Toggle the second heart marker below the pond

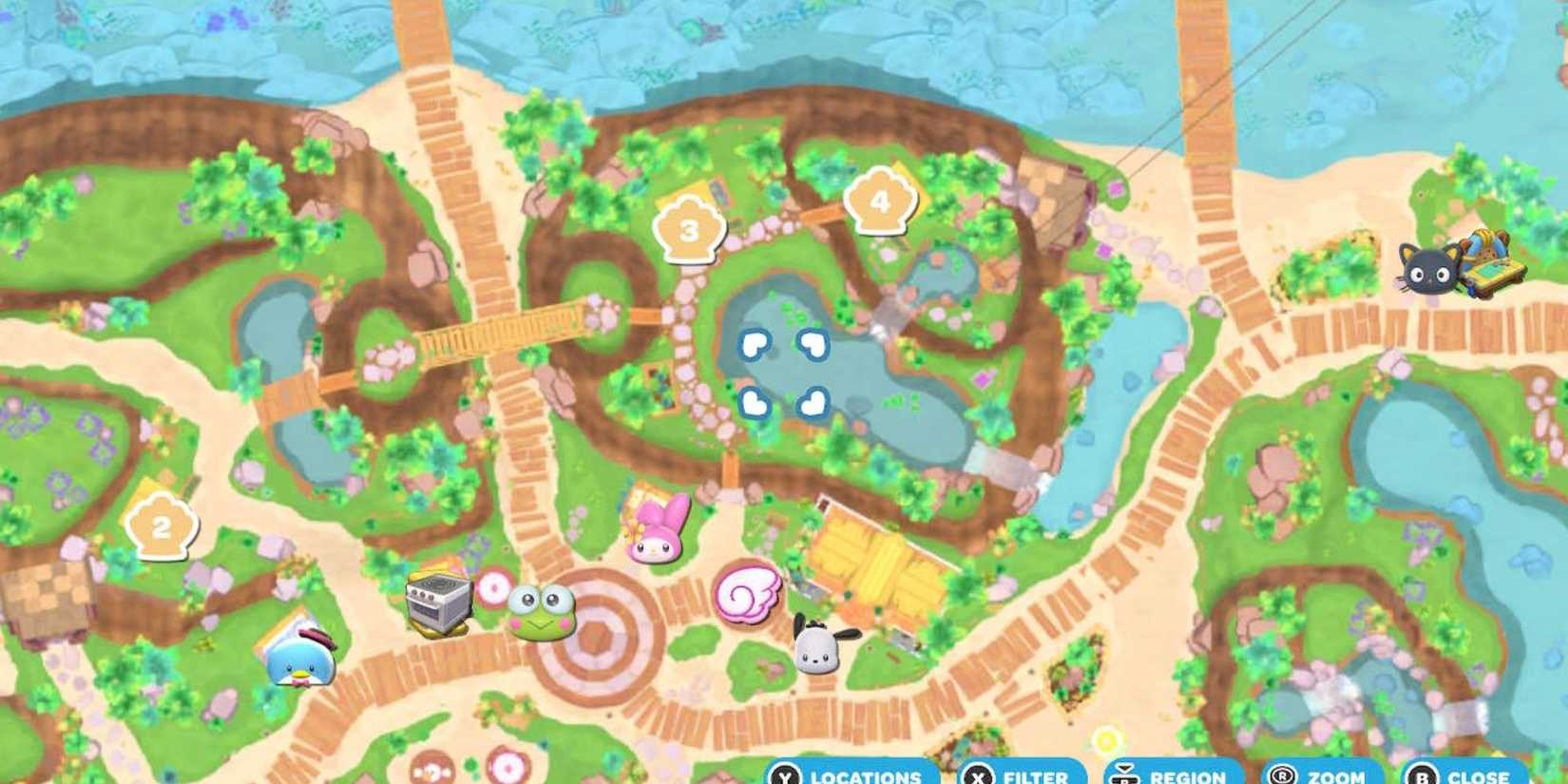[754, 401]
